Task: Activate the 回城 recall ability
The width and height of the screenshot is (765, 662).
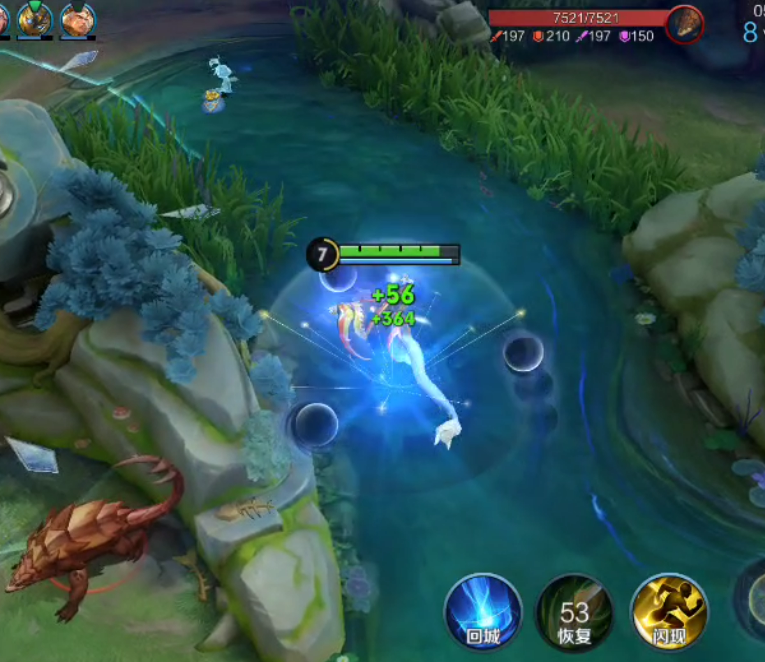Action: point(483,611)
